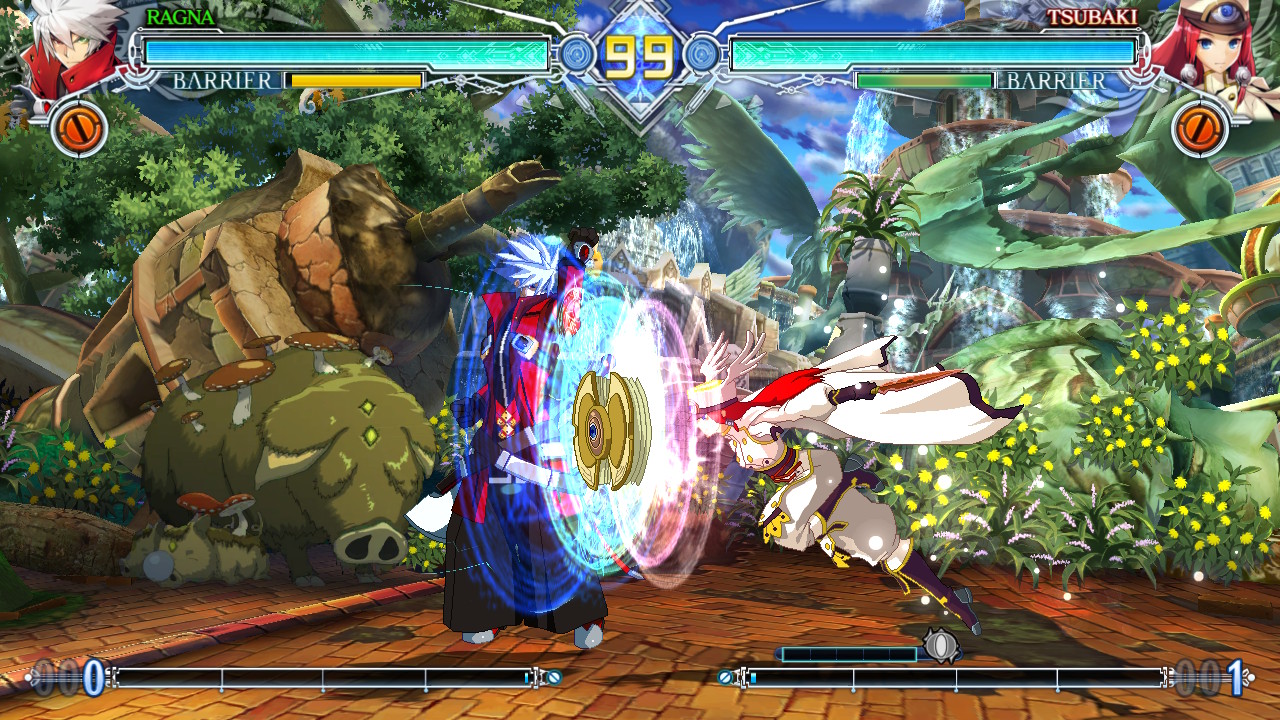Select Tsubaki's orange Burst icon
This screenshot has width=1280, height=720.
click(x=1200, y=128)
